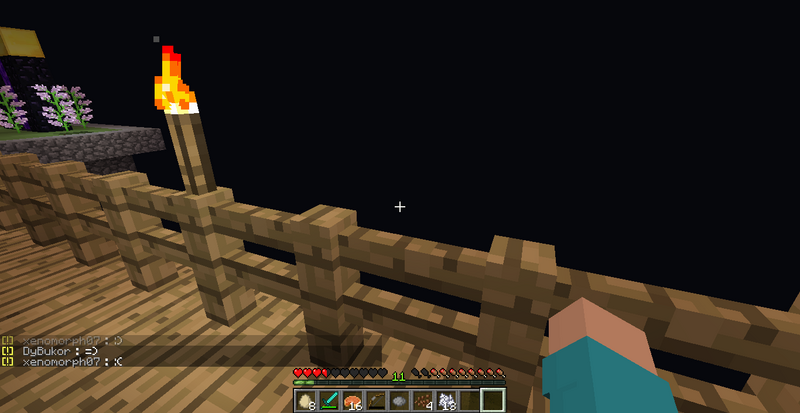Pick the gray lump item slot
The height and width of the screenshot is (413, 800).
click(398, 401)
